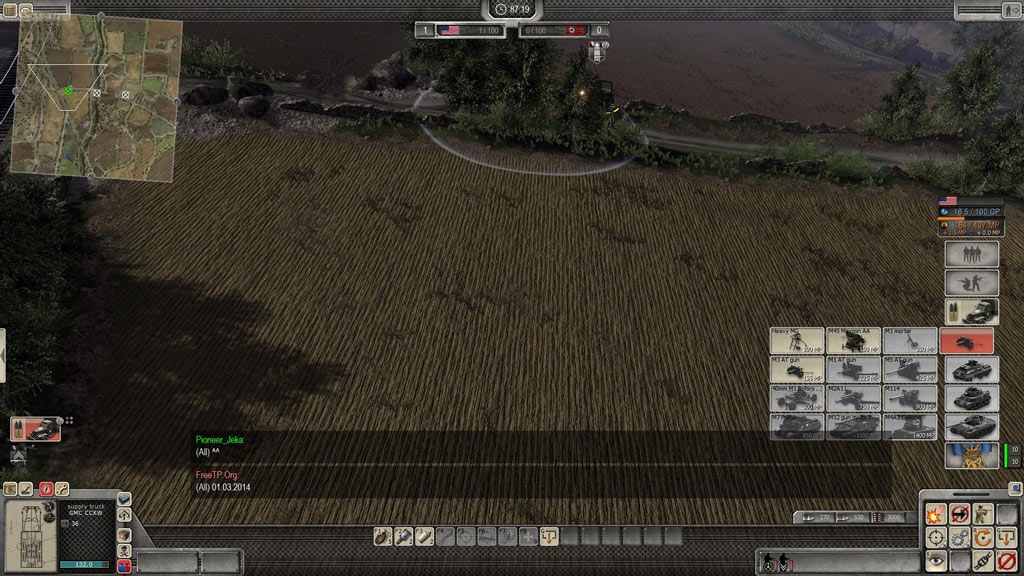Click the orange rotate command icon
1024x576 pixels.
pyautogui.click(x=984, y=538)
